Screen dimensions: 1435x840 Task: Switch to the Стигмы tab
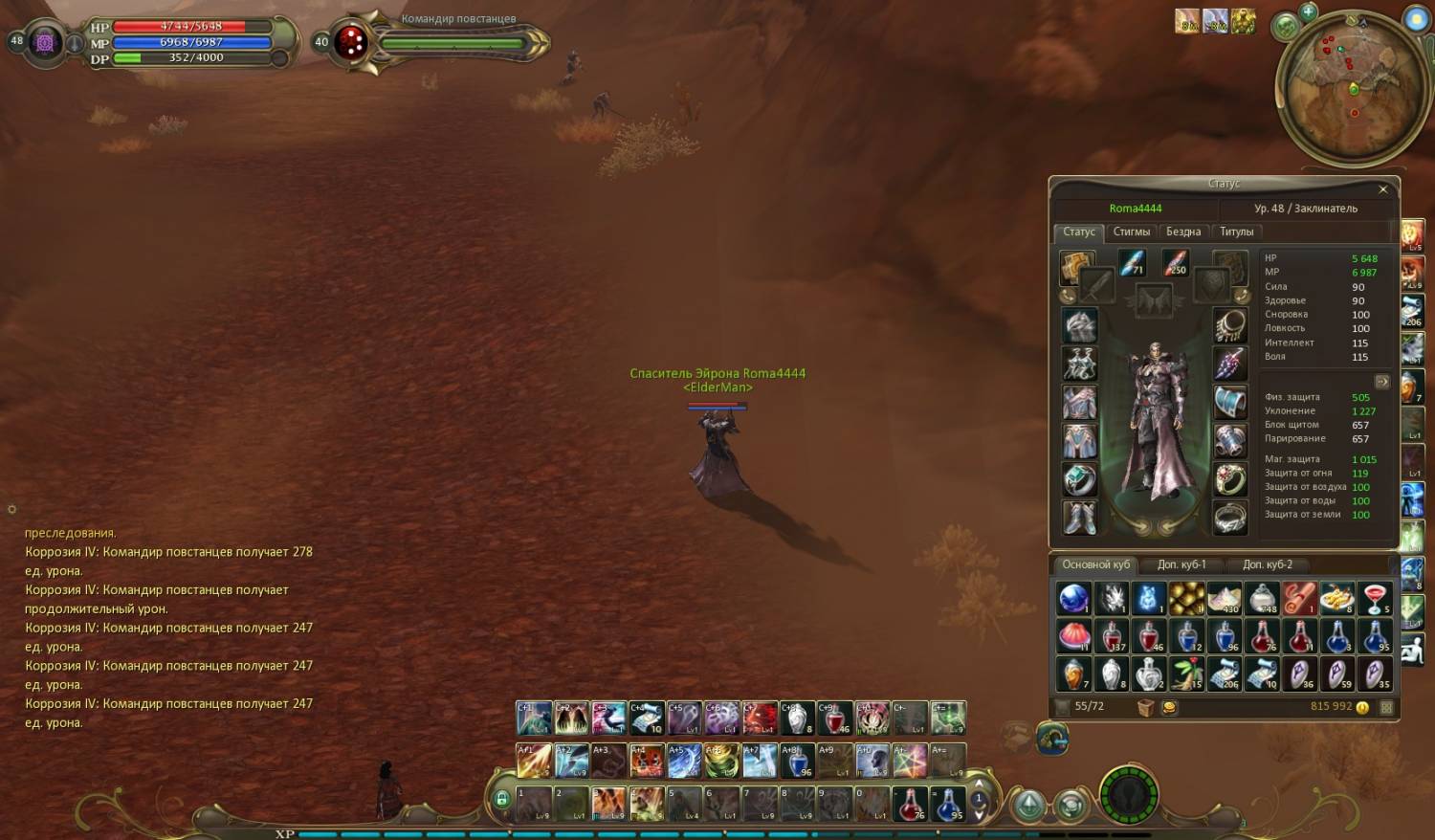pyautogui.click(x=1131, y=232)
